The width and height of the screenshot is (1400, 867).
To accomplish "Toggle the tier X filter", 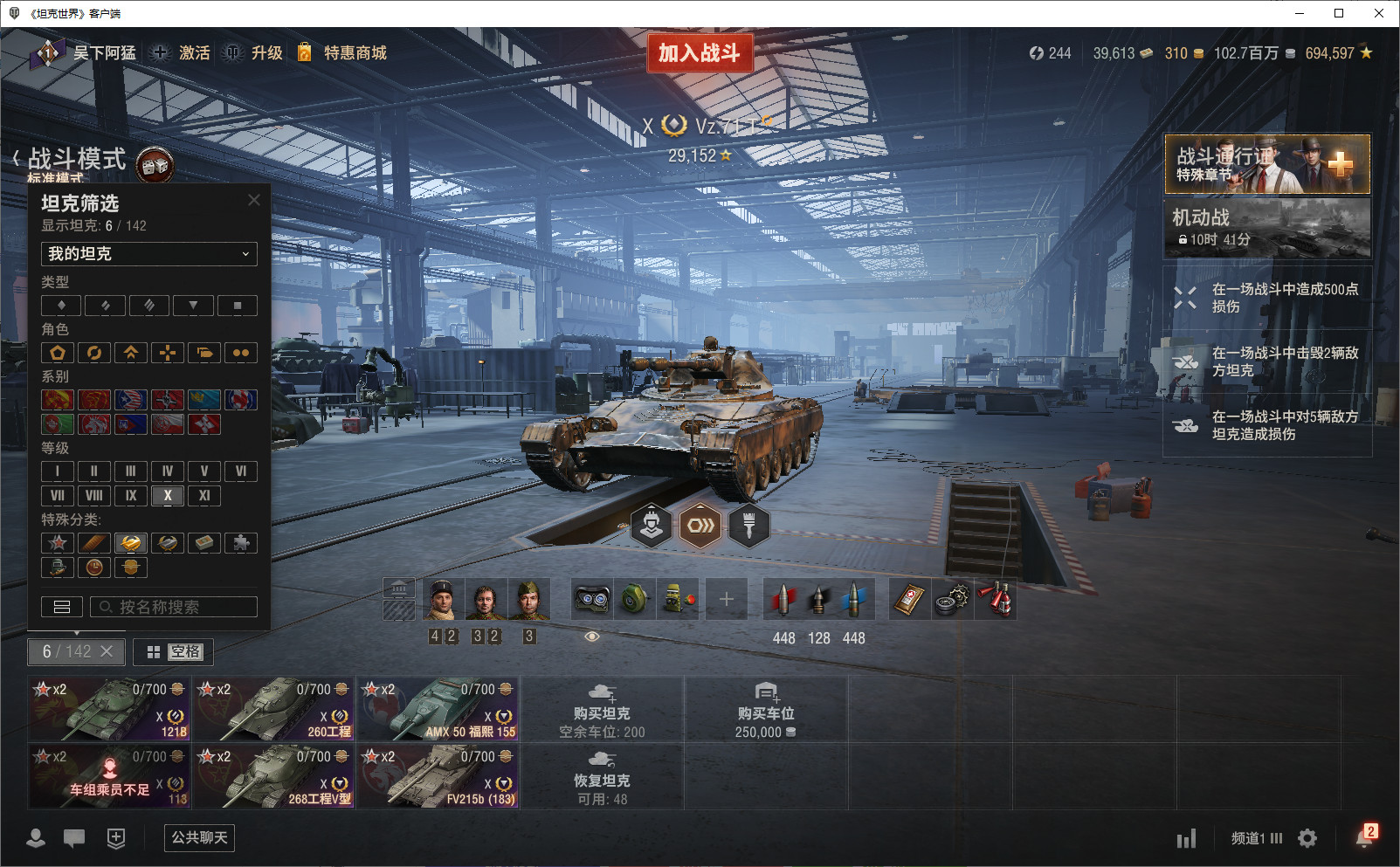I will pos(167,496).
